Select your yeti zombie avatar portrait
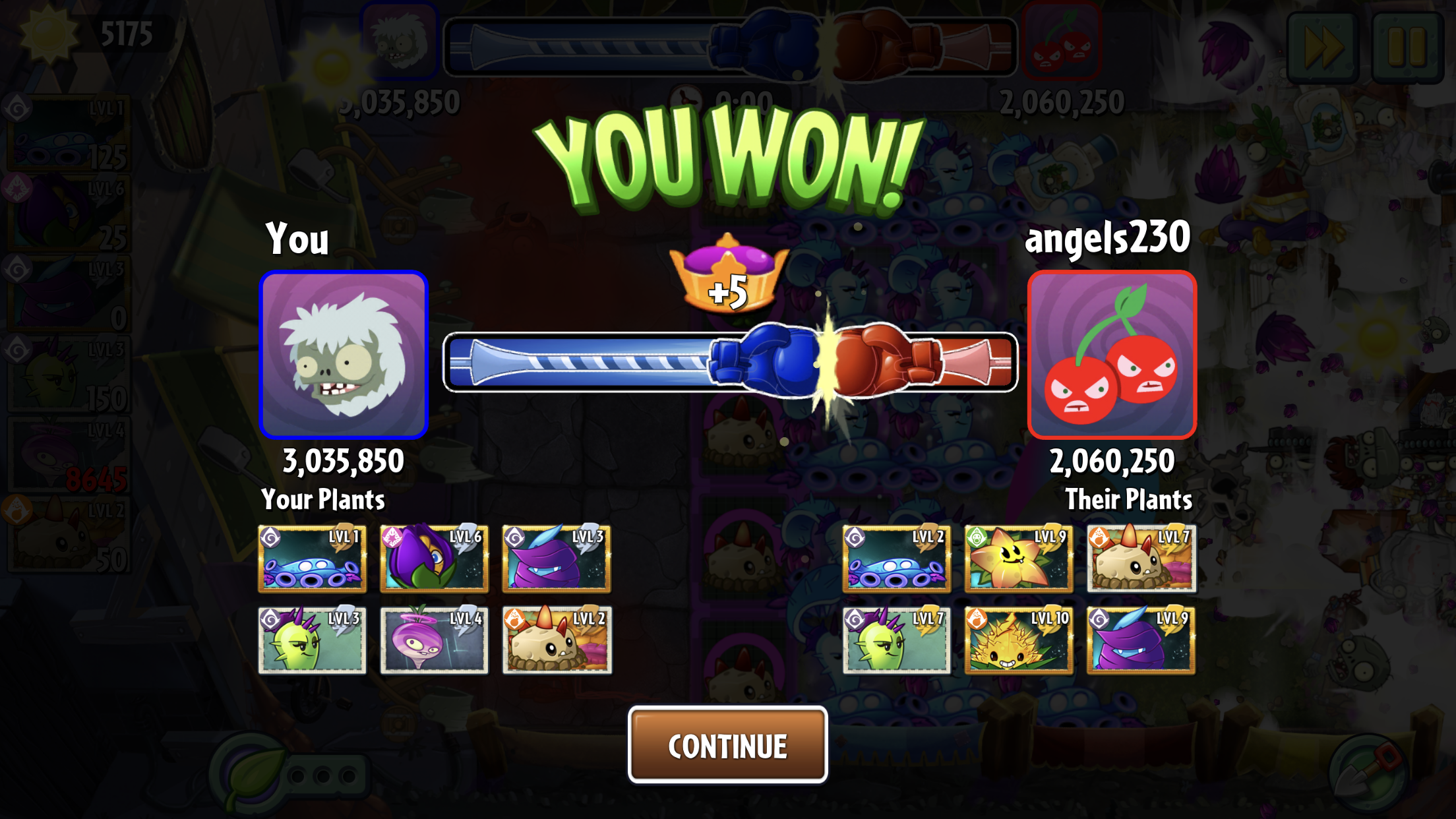 pos(344,355)
